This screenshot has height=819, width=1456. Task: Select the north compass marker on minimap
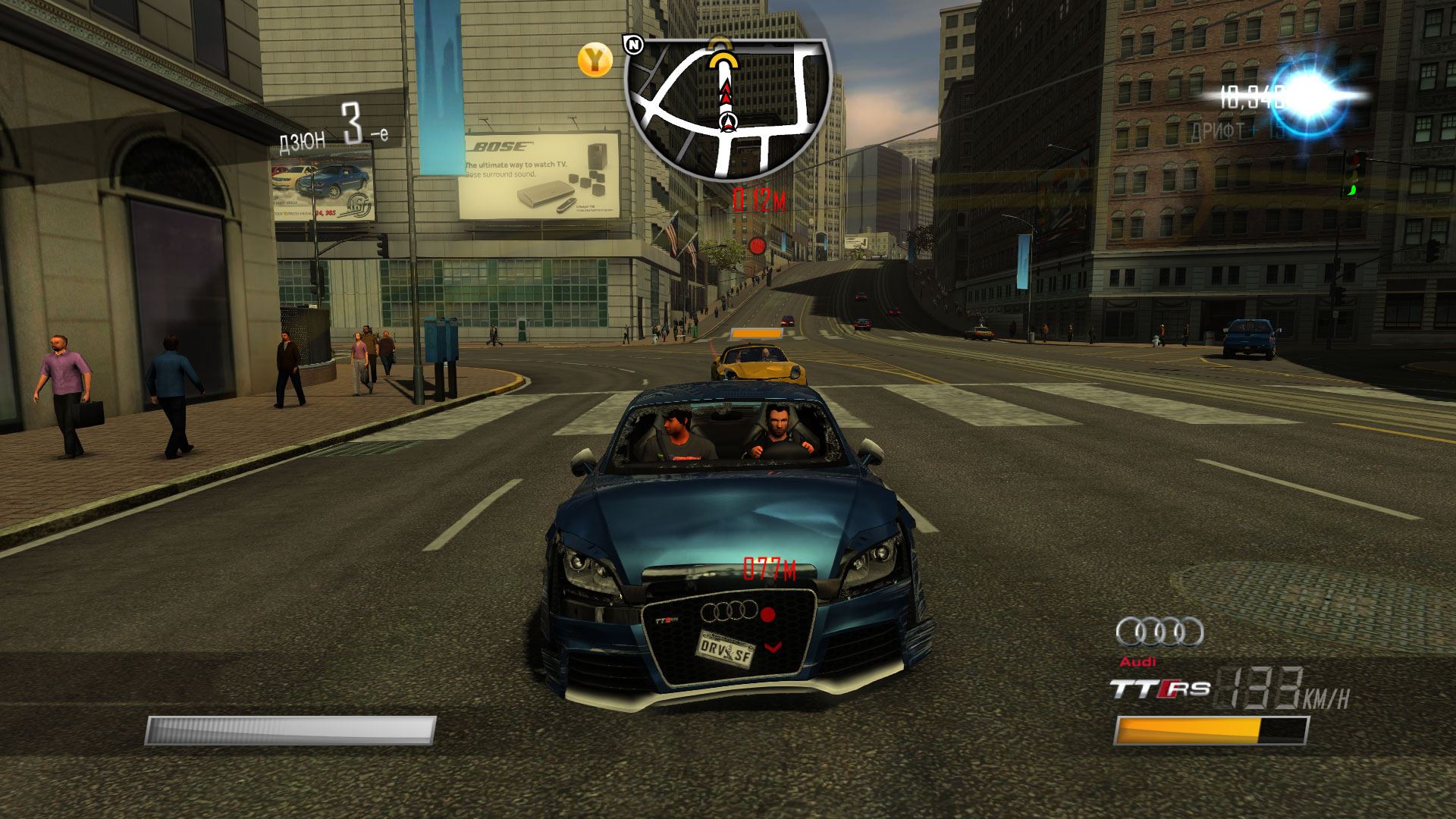tap(633, 44)
